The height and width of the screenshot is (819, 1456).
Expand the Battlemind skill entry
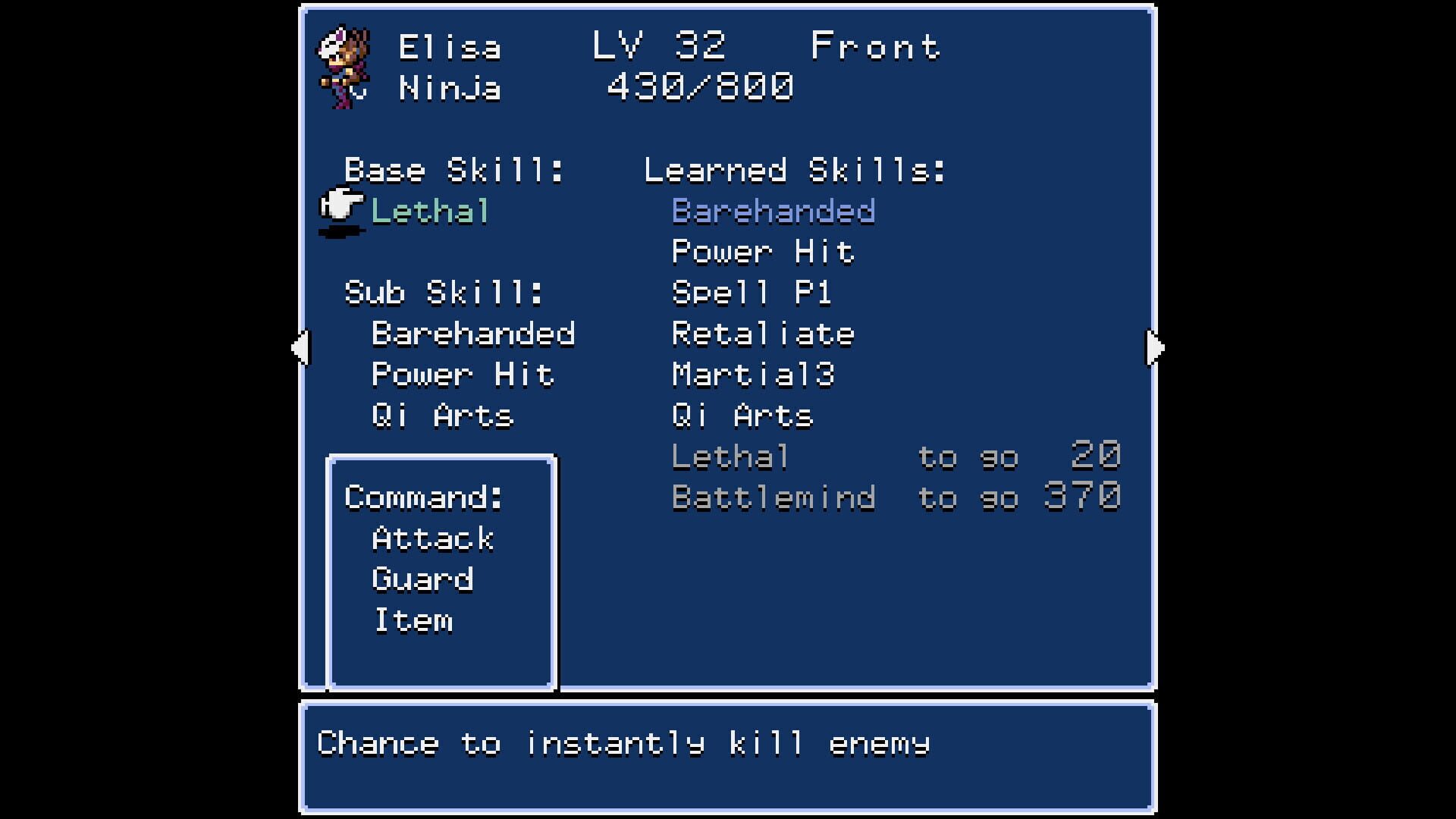773,497
